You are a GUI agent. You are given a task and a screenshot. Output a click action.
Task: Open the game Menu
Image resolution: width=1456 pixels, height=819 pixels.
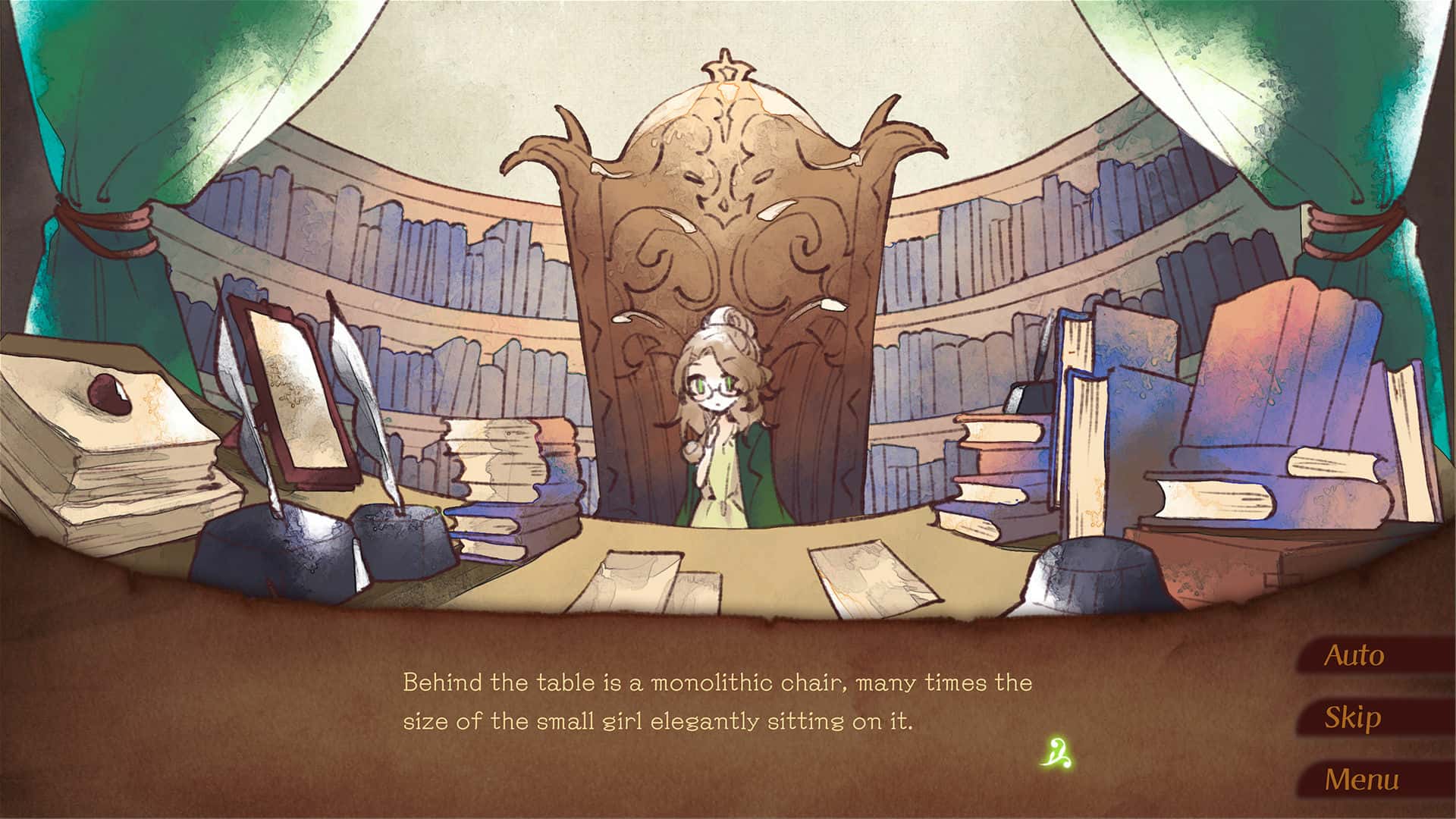tap(1362, 780)
